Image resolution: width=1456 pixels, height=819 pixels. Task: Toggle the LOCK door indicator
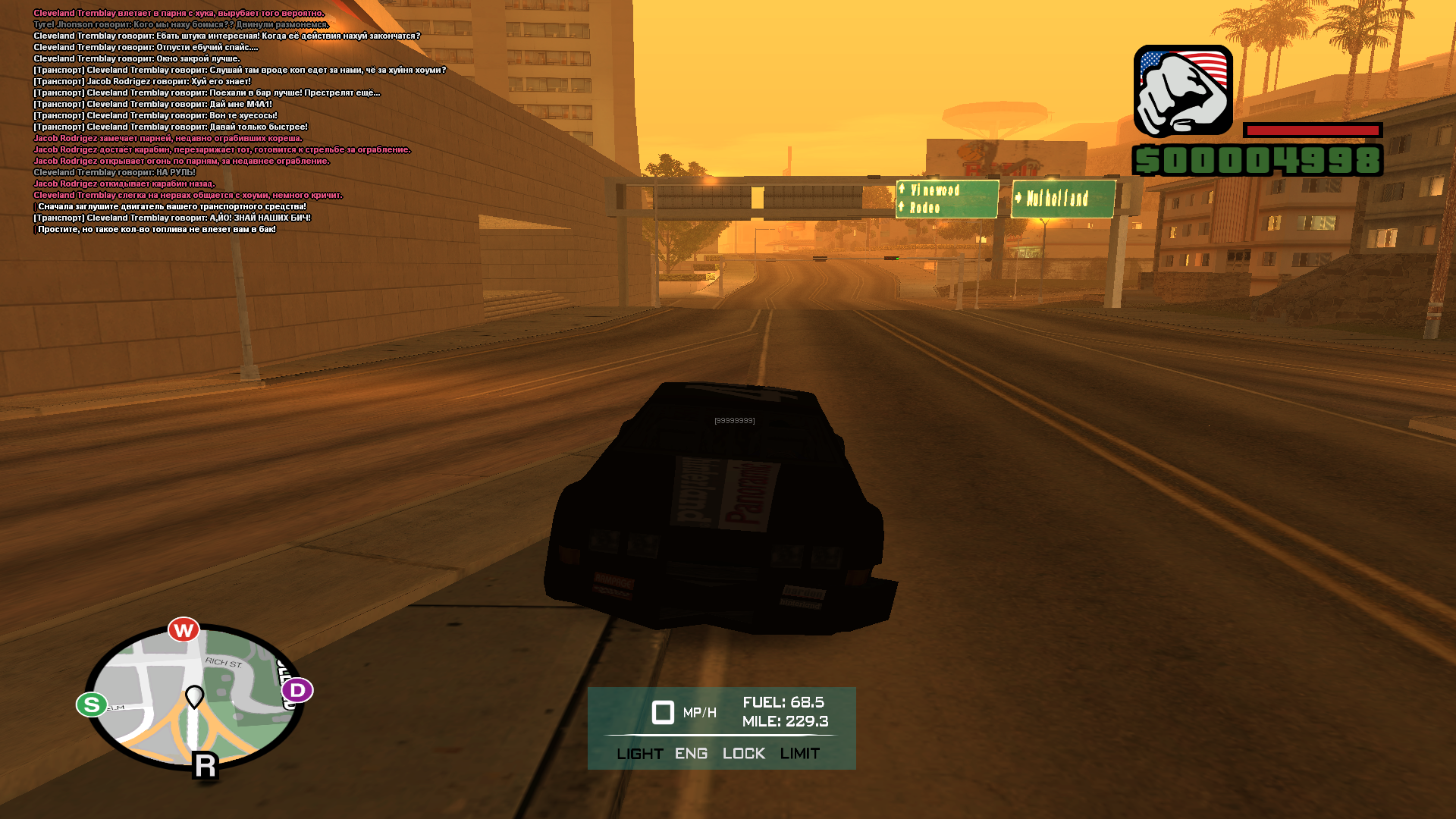click(x=744, y=754)
